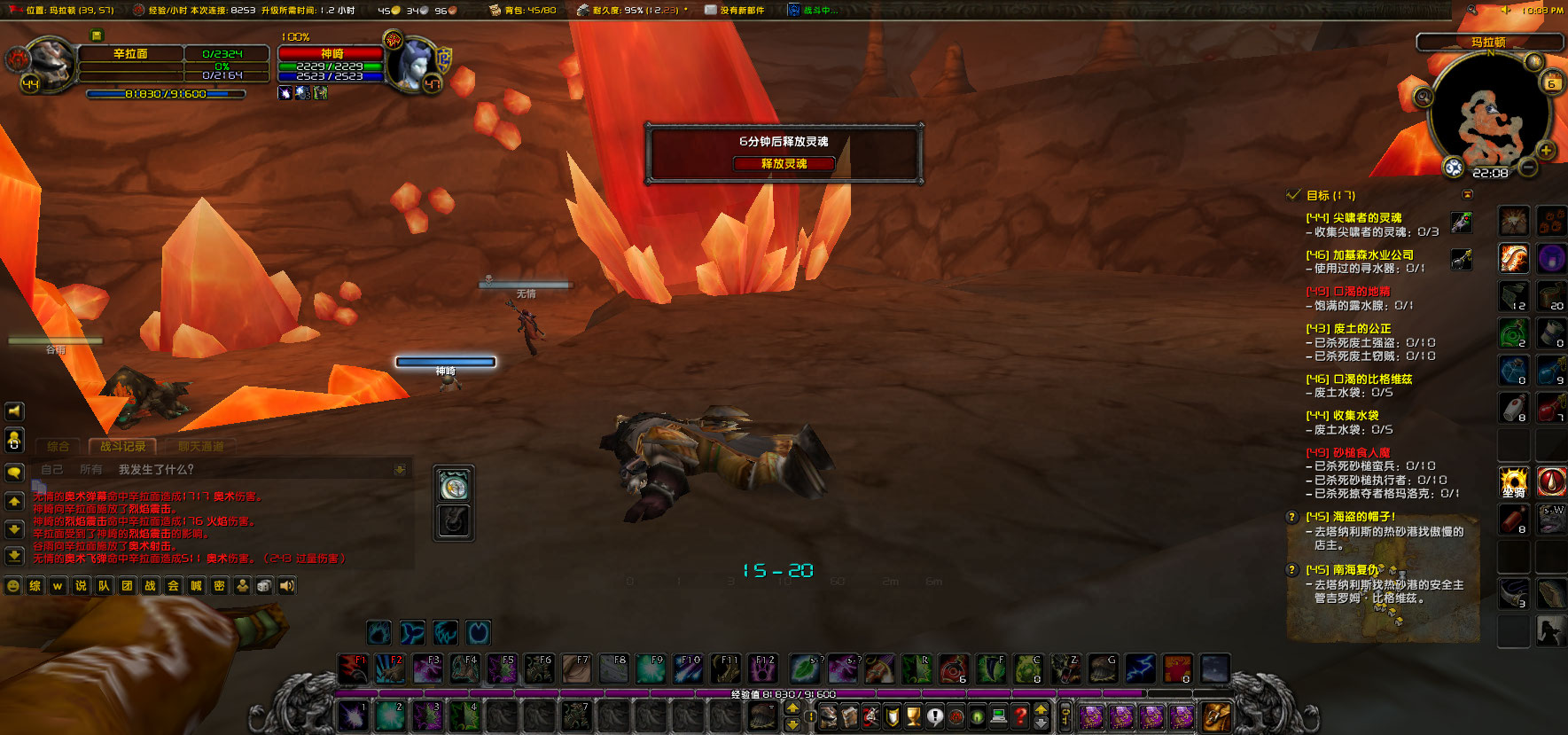
Task: Toggle the speaker icon in the chat button bar
Action: click(x=286, y=586)
